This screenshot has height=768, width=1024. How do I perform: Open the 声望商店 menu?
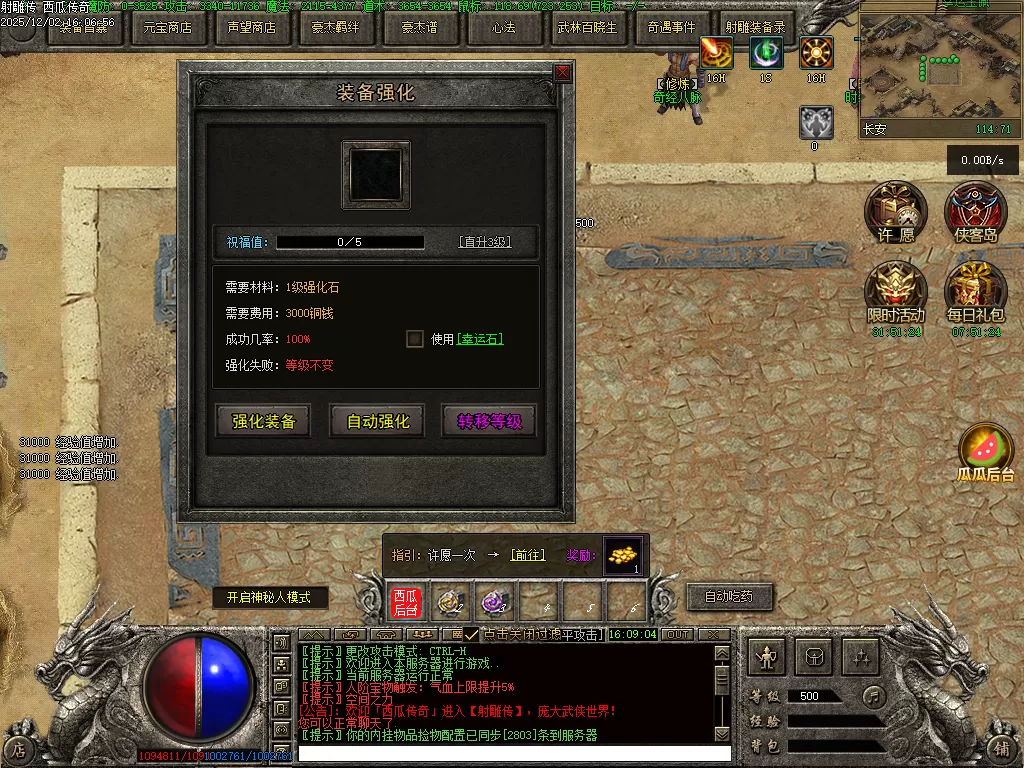pyautogui.click(x=252, y=28)
